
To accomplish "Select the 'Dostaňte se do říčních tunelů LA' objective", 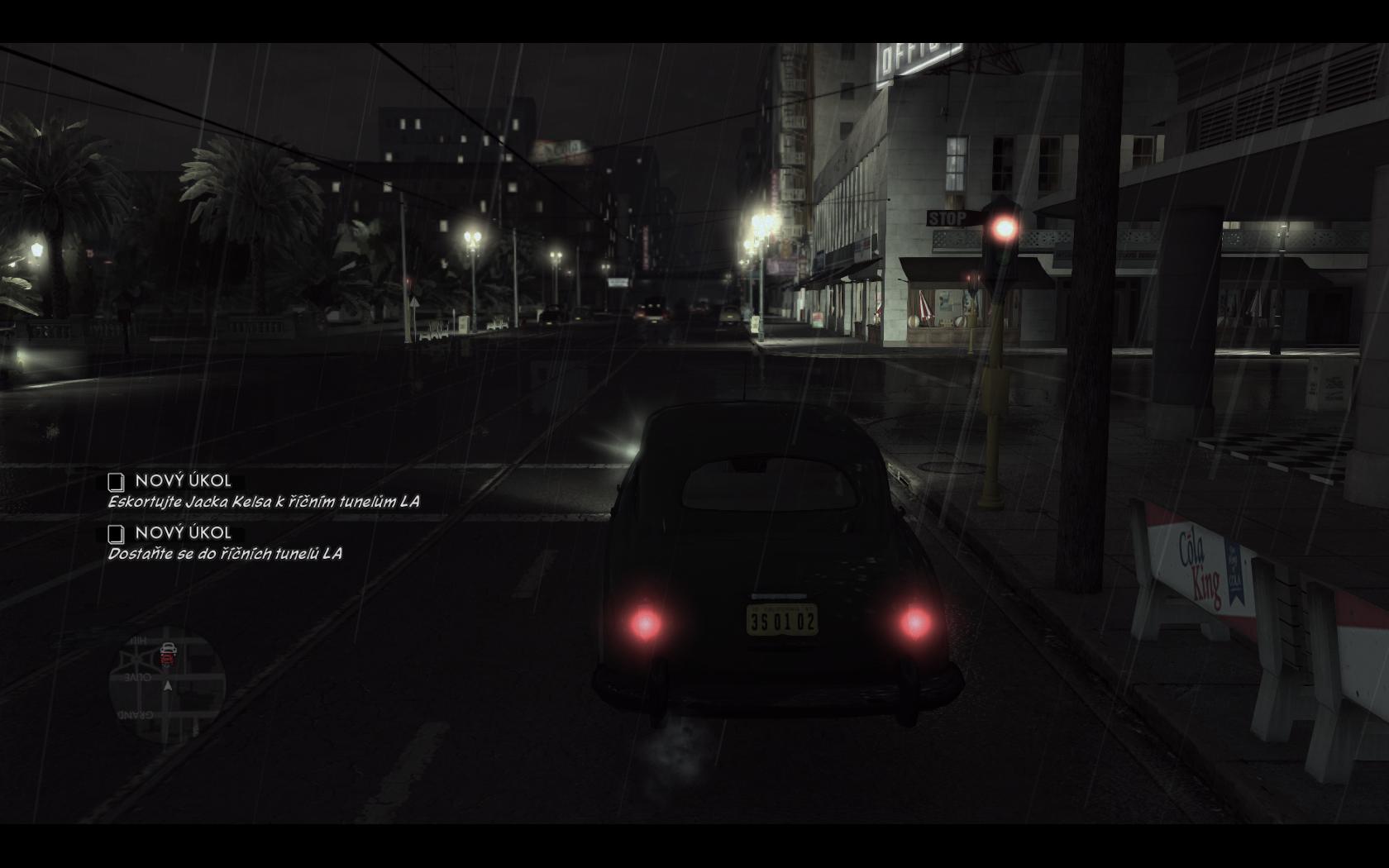I will (x=224, y=553).
